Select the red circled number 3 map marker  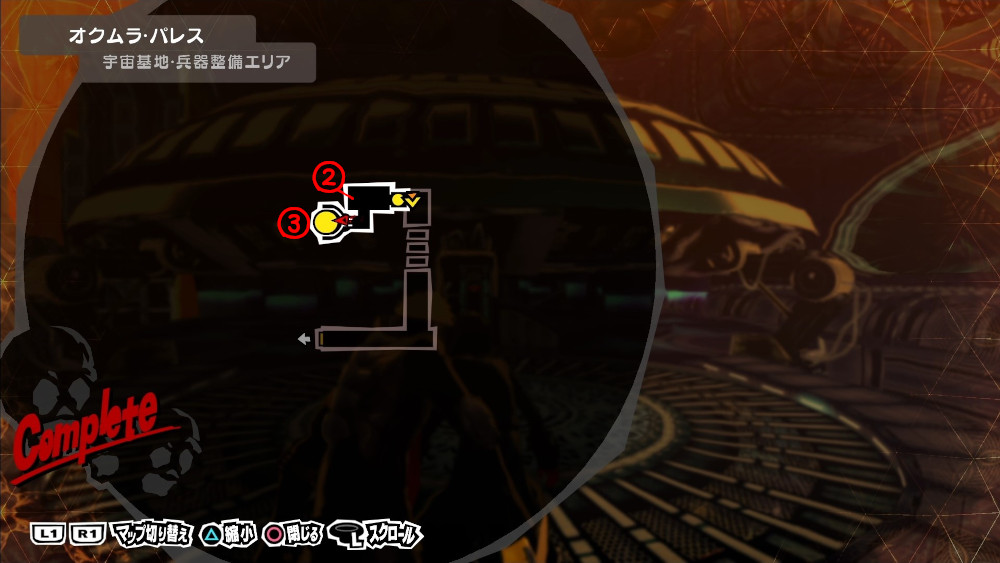[291, 223]
